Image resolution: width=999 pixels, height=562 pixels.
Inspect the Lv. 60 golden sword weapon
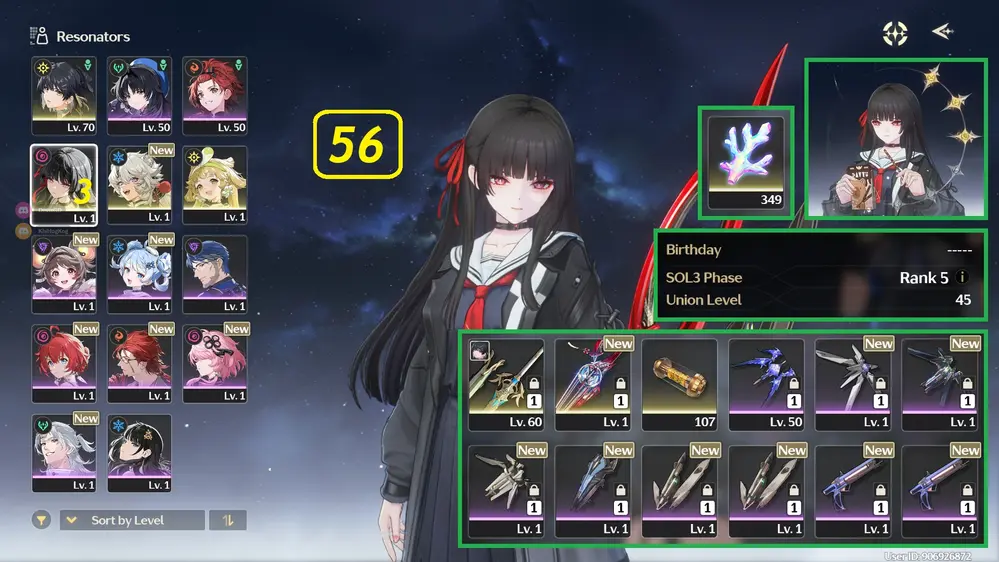[506, 384]
